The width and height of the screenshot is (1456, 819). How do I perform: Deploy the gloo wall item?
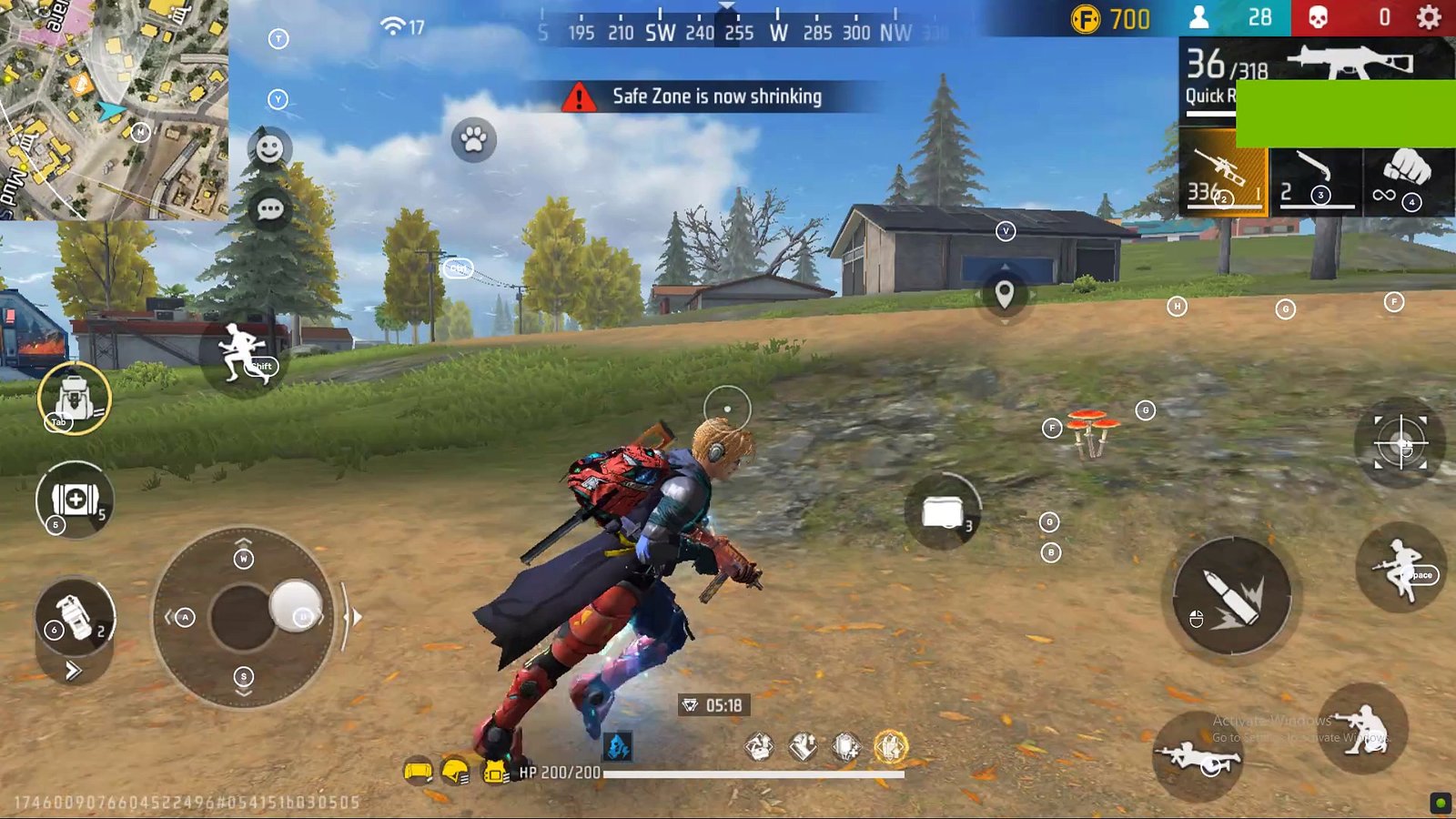pos(943,512)
